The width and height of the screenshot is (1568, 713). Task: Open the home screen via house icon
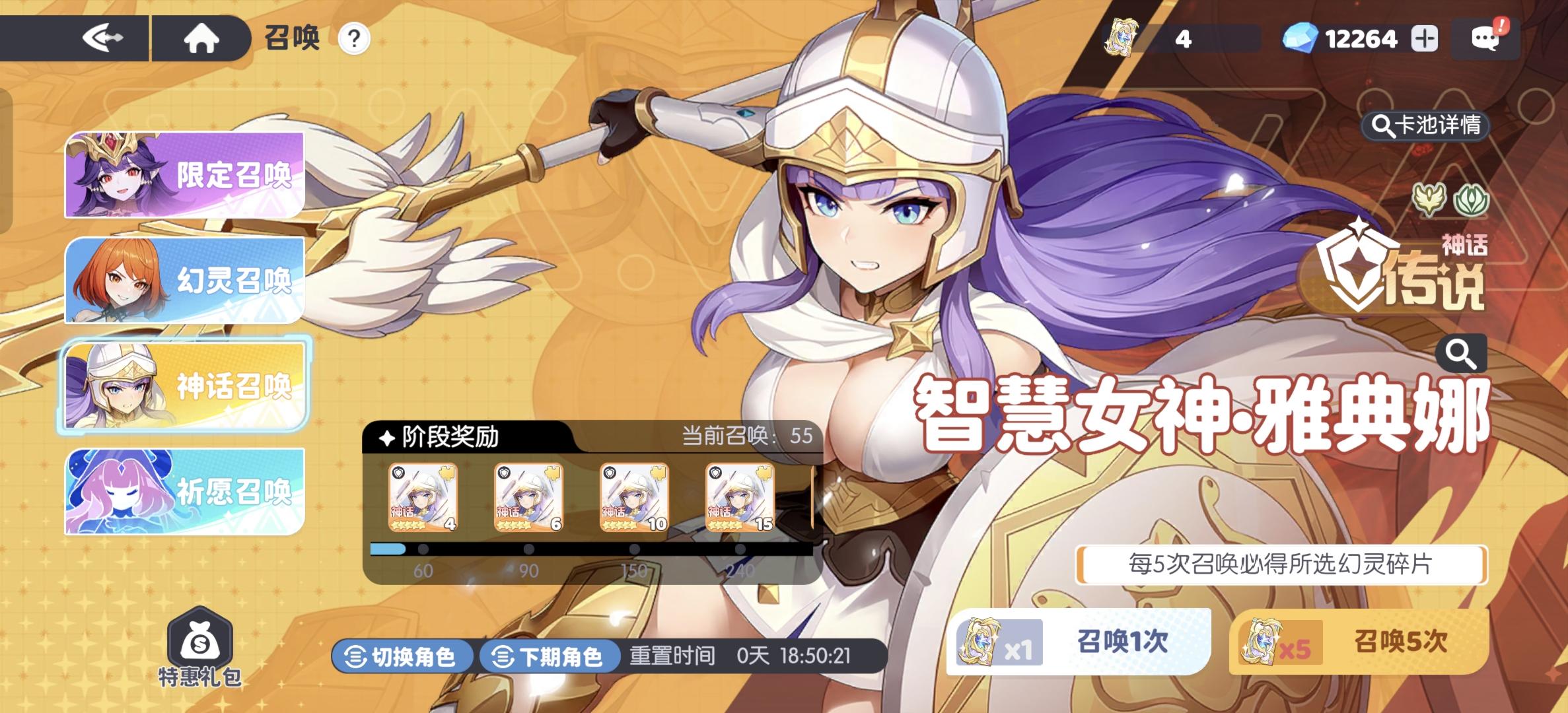[x=202, y=38]
